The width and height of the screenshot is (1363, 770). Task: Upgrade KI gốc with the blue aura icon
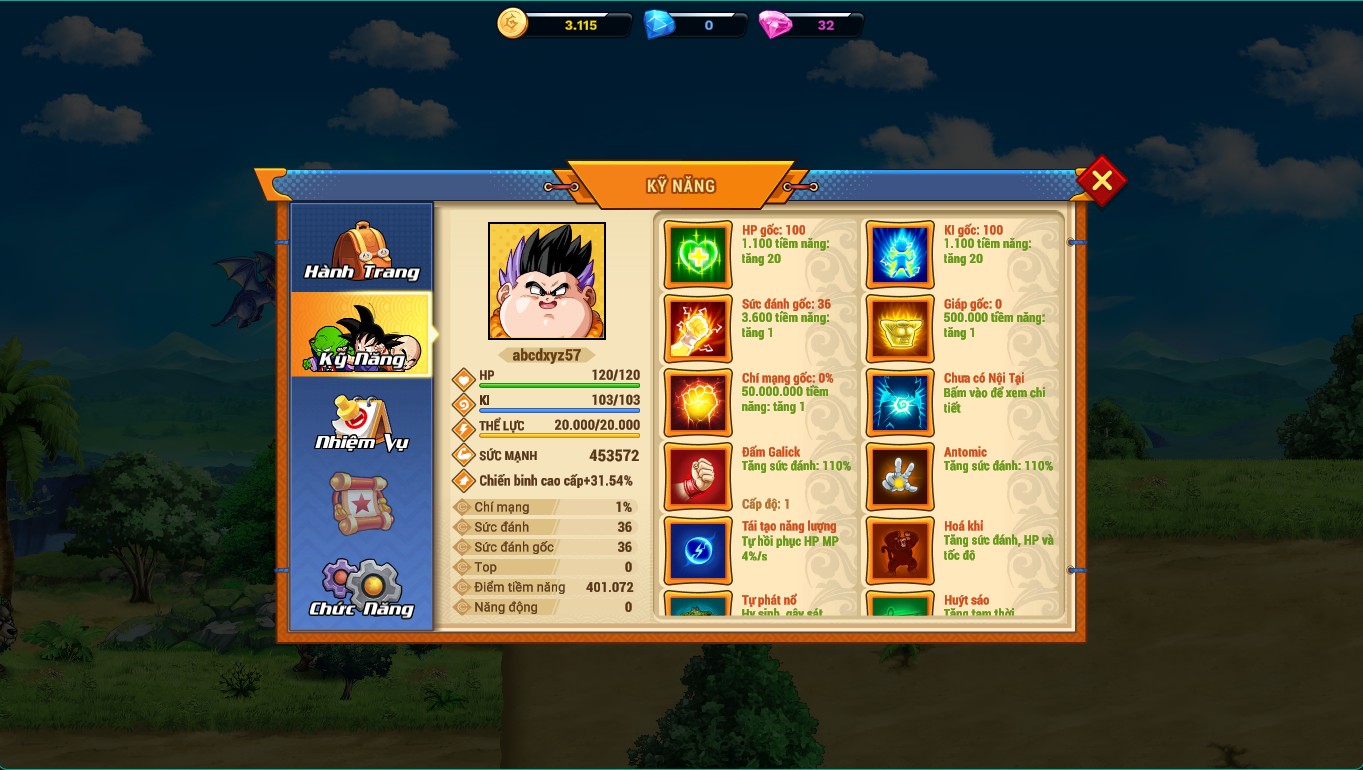(x=900, y=255)
